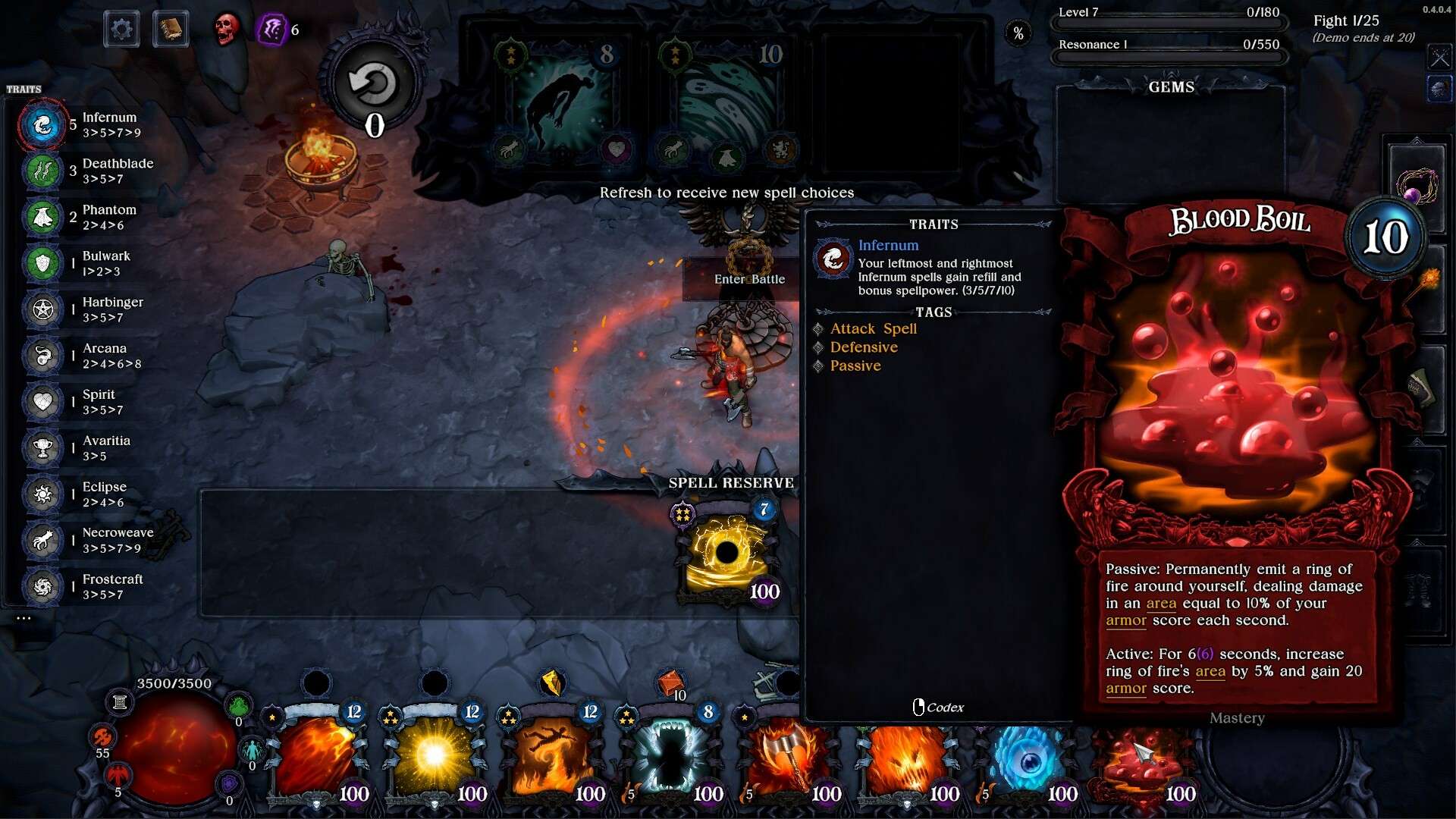Select the Infernum trait row
1456x819 pixels.
coord(83,124)
